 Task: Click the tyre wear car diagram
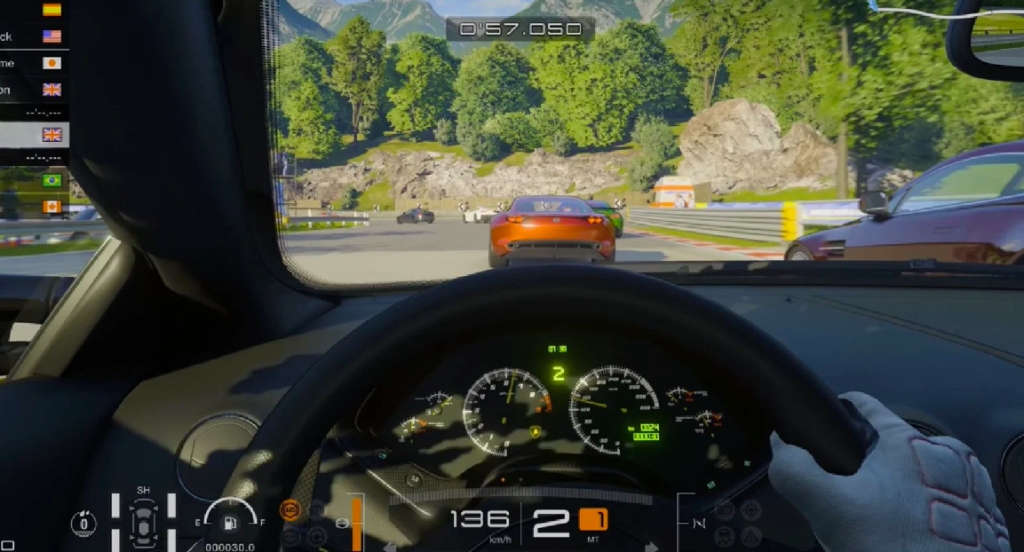(x=144, y=520)
